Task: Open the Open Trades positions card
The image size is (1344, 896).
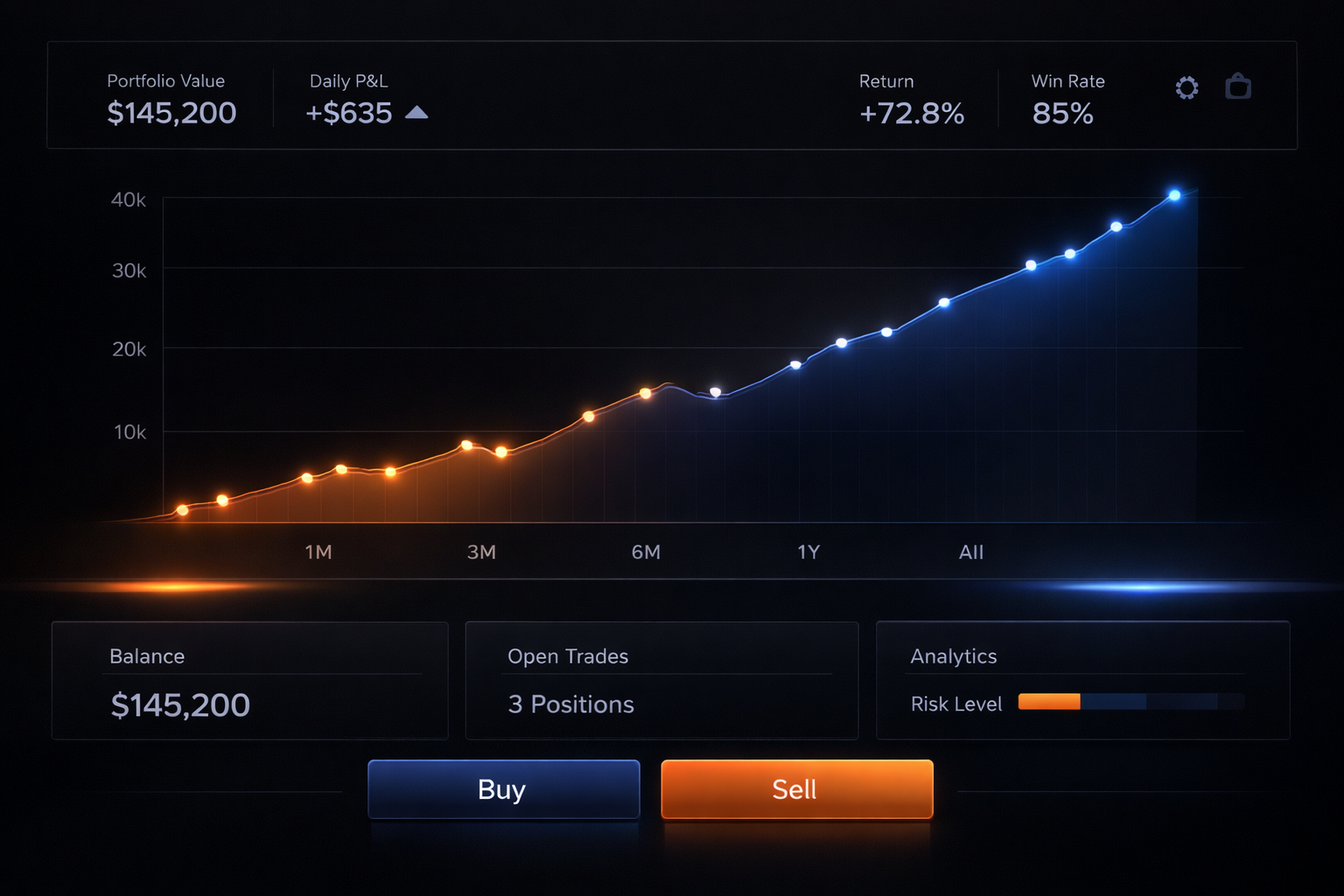Action: point(661,682)
